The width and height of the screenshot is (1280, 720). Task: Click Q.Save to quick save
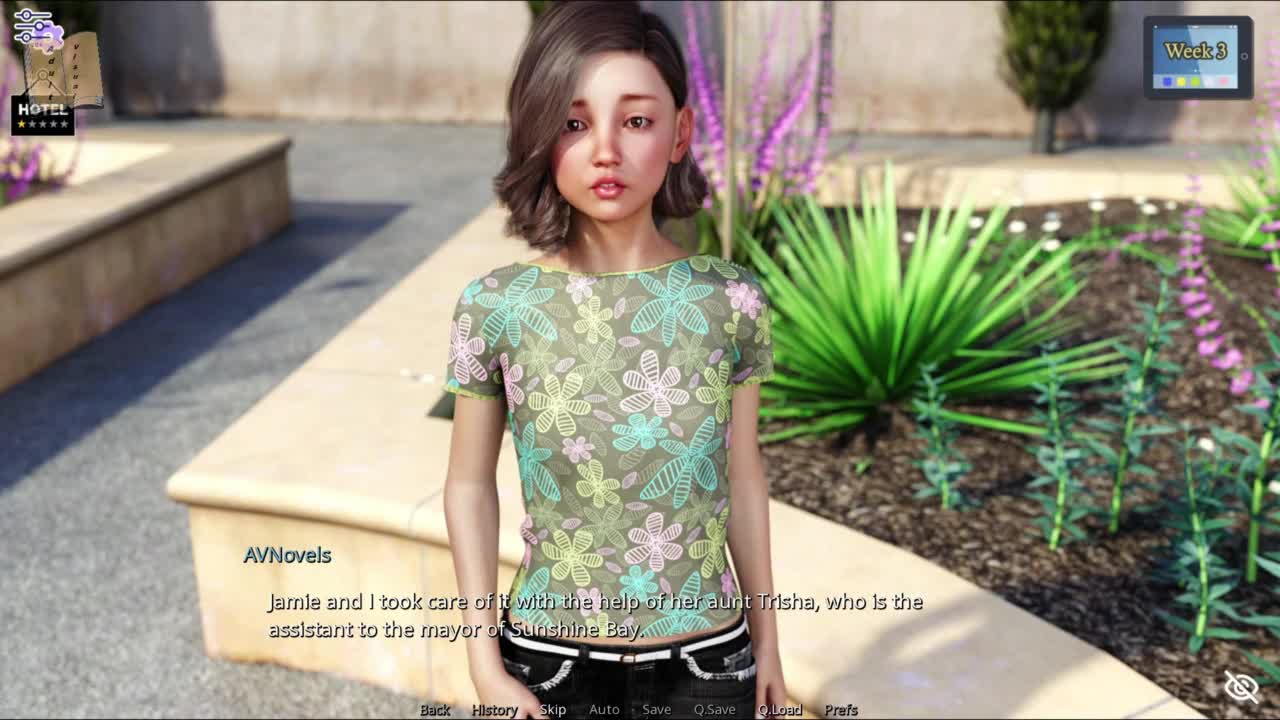pos(714,709)
